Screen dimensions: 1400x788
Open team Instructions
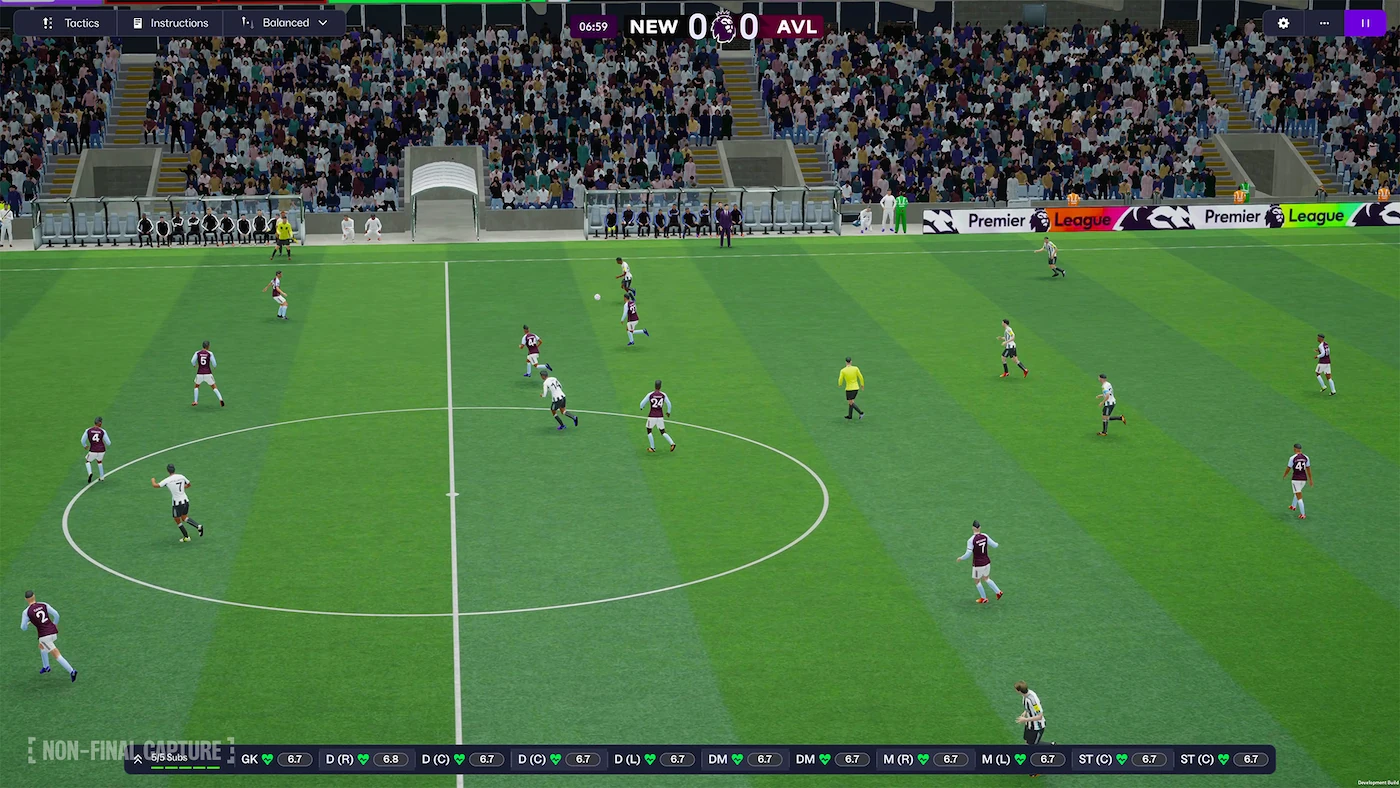tap(169, 22)
